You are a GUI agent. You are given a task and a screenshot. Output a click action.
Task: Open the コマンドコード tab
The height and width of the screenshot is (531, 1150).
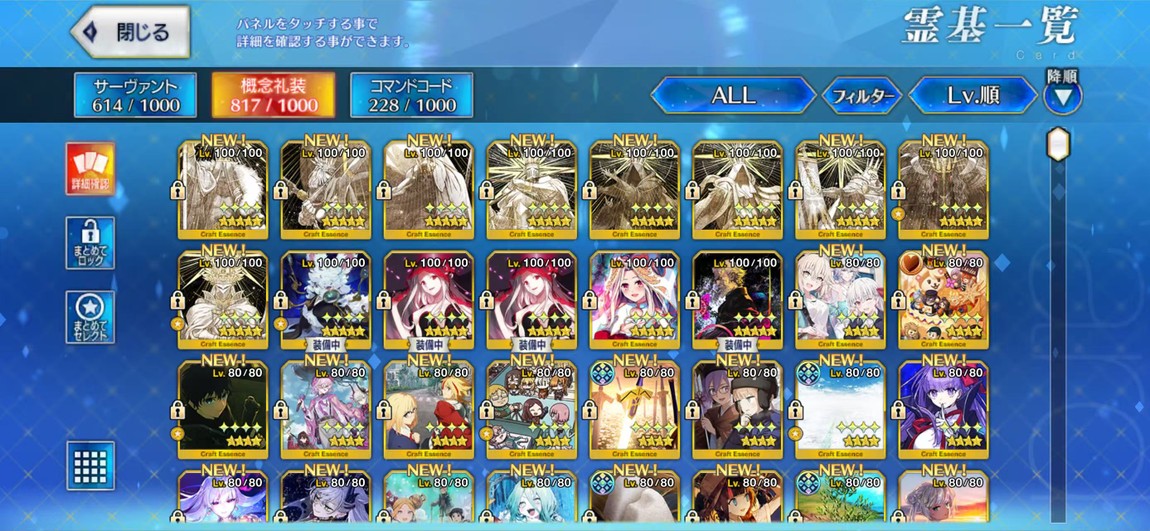pyautogui.click(x=411, y=95)
